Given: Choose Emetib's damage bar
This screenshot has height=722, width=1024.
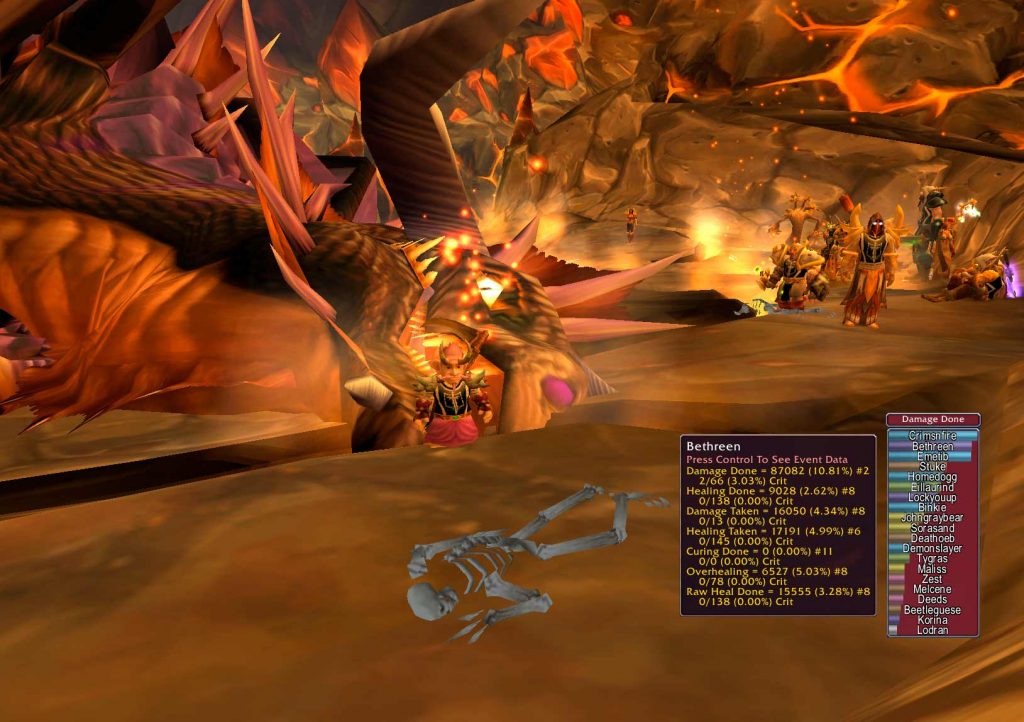Looking at the screenshot, I should [932, 456].
